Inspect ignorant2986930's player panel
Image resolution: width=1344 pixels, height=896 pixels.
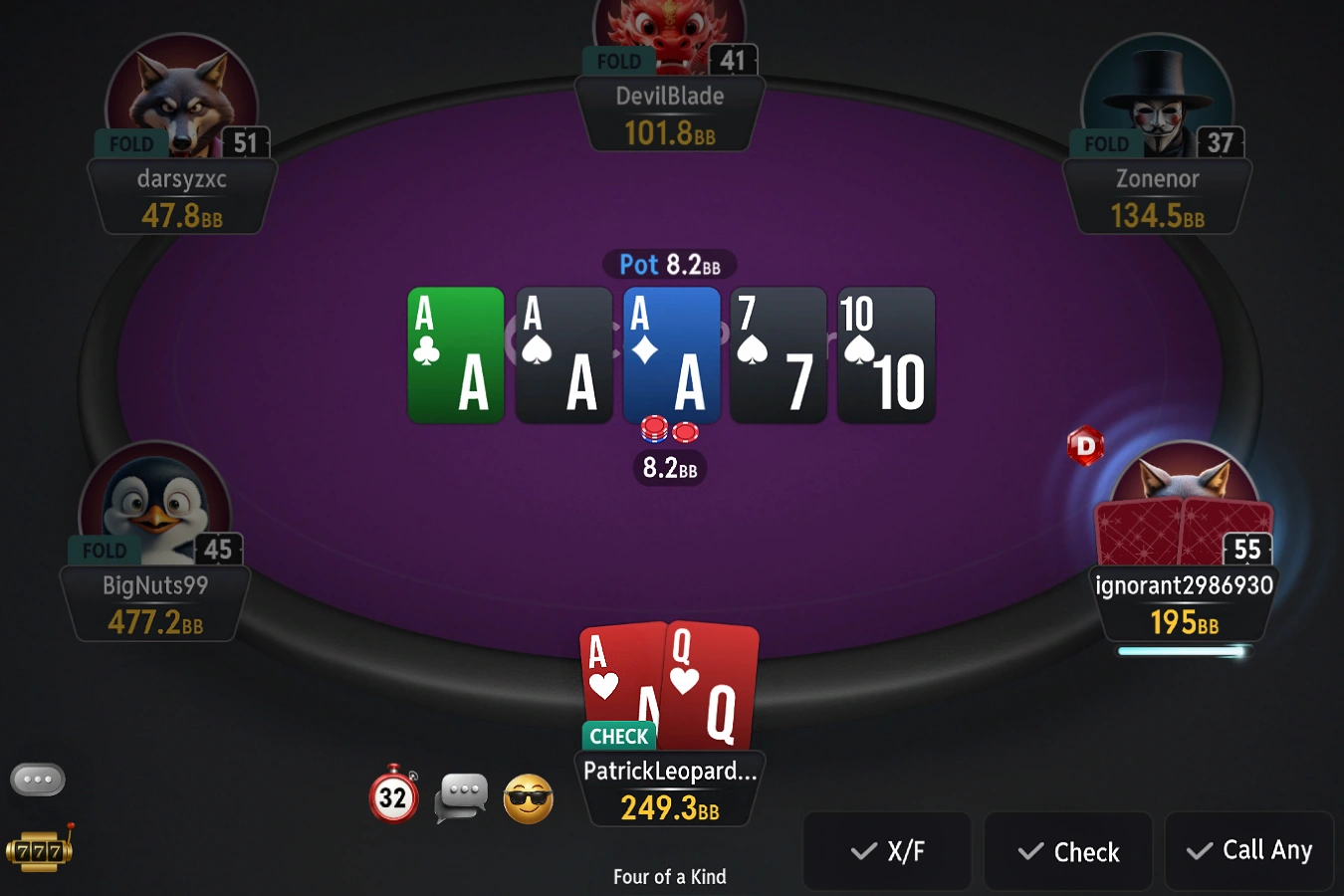(x=1184, y=603)
